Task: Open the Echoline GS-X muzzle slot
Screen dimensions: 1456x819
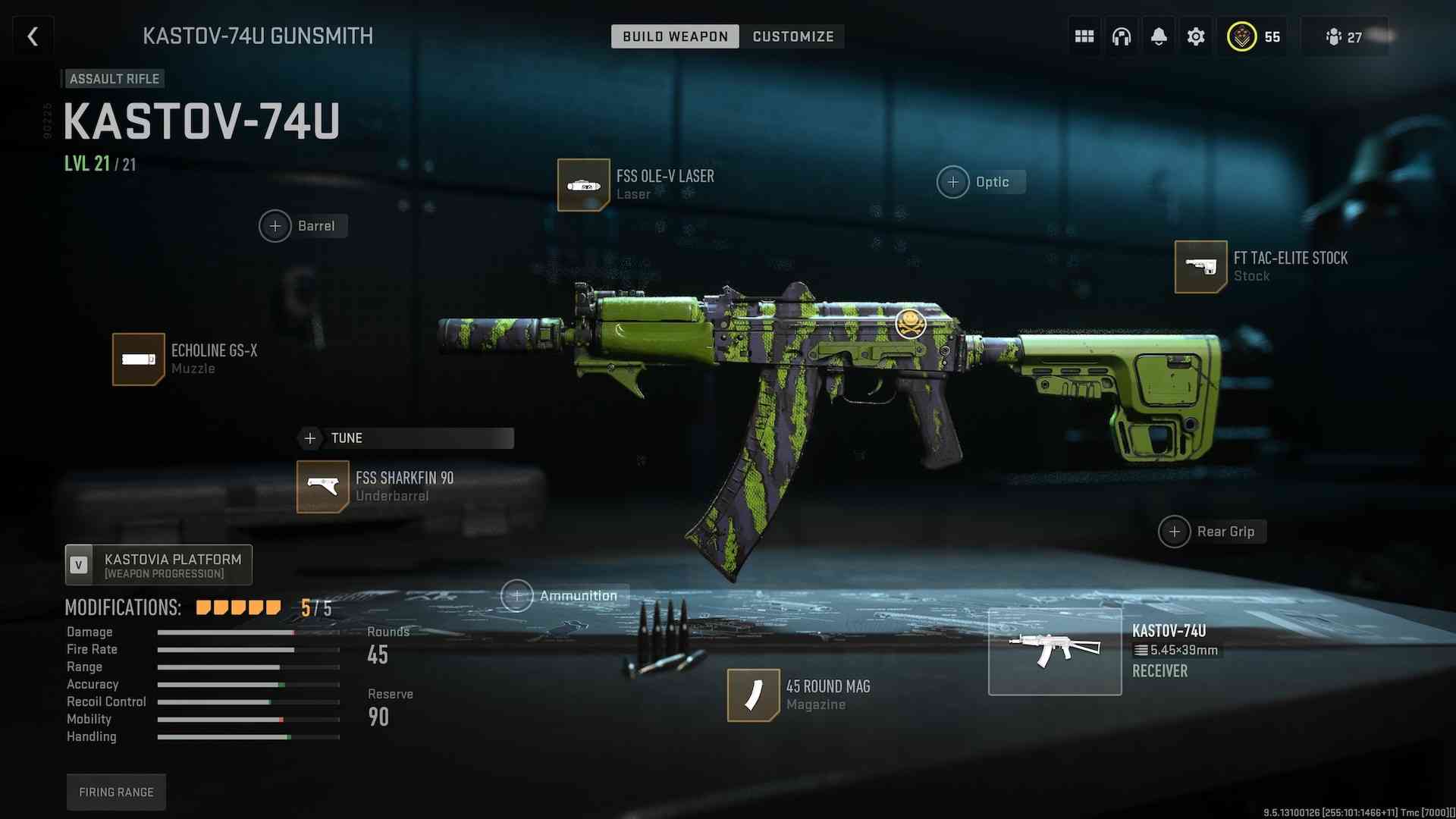Action: click(139, 359)
